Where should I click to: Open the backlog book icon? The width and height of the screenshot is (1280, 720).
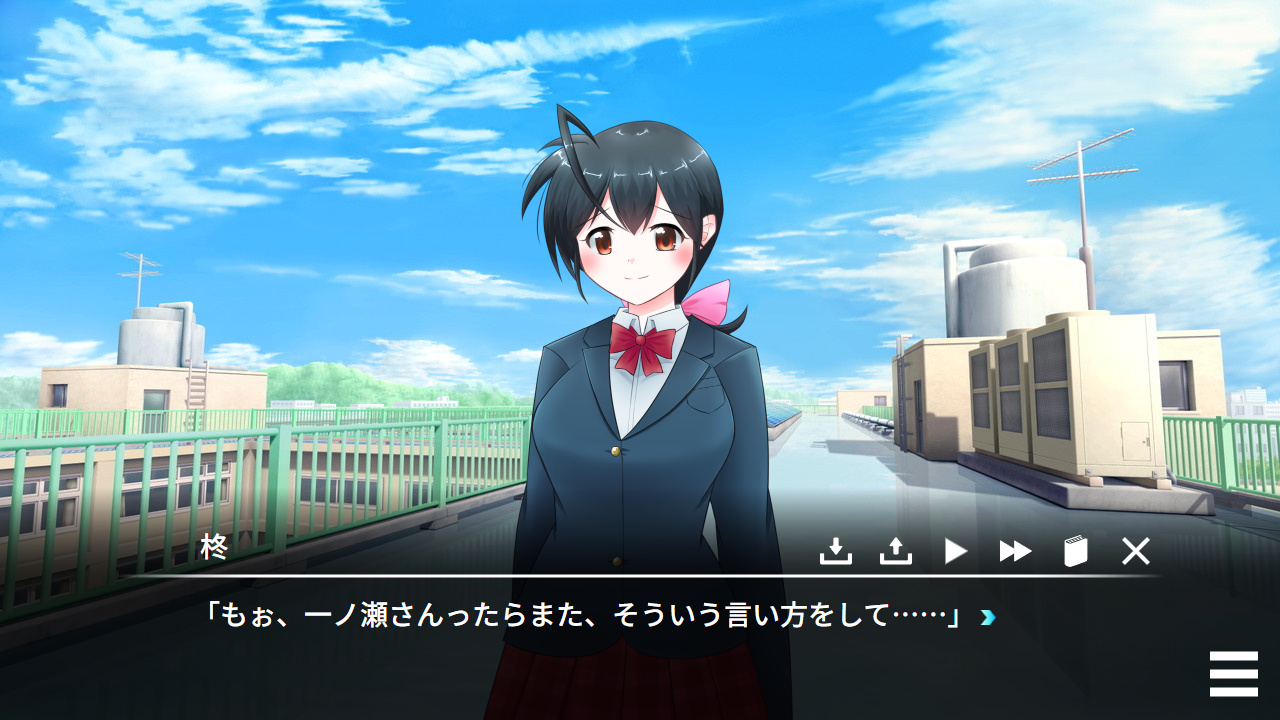point(1075,551)
